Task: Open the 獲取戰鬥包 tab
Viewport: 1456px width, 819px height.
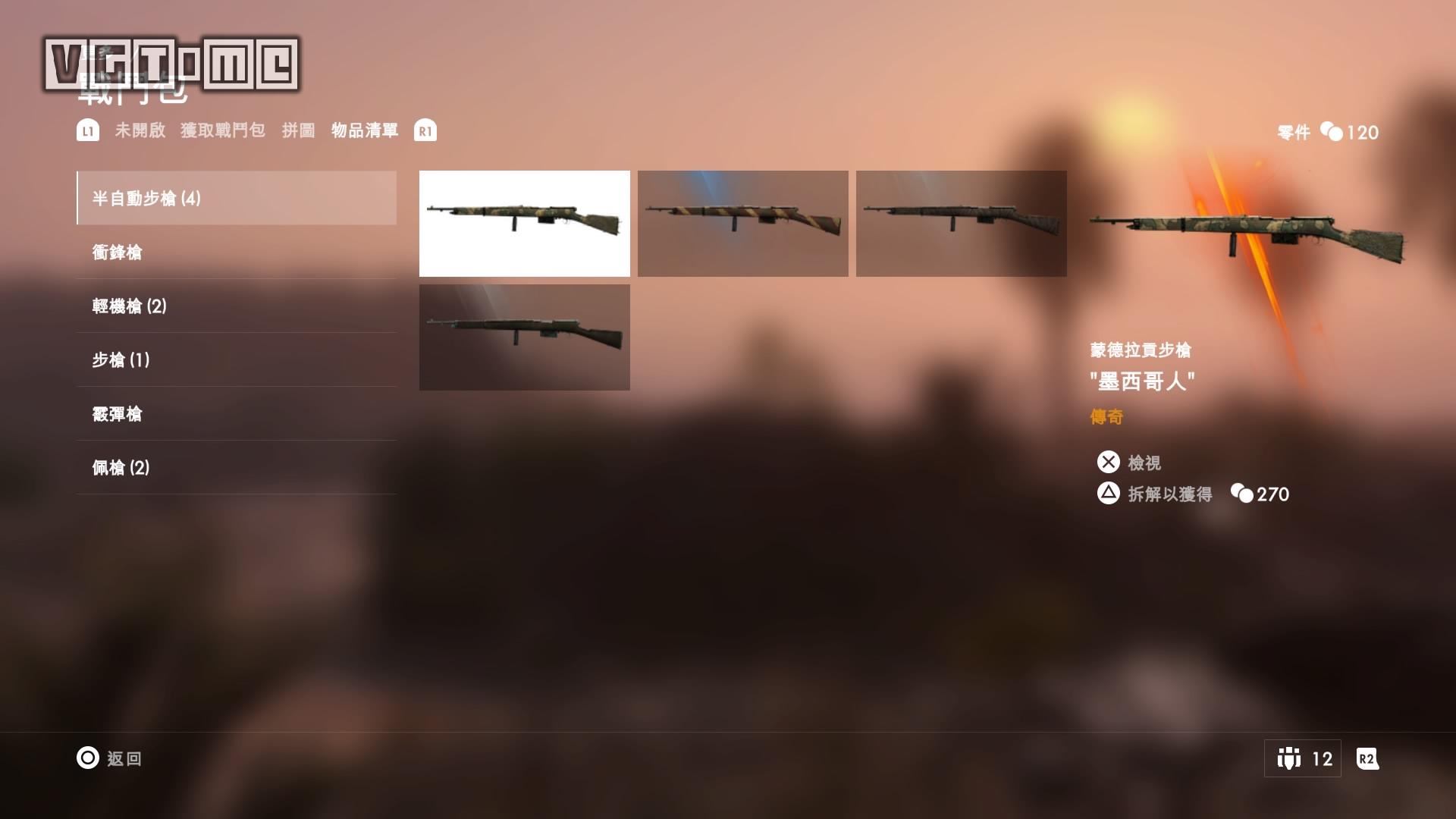Action: click(223, 130)
